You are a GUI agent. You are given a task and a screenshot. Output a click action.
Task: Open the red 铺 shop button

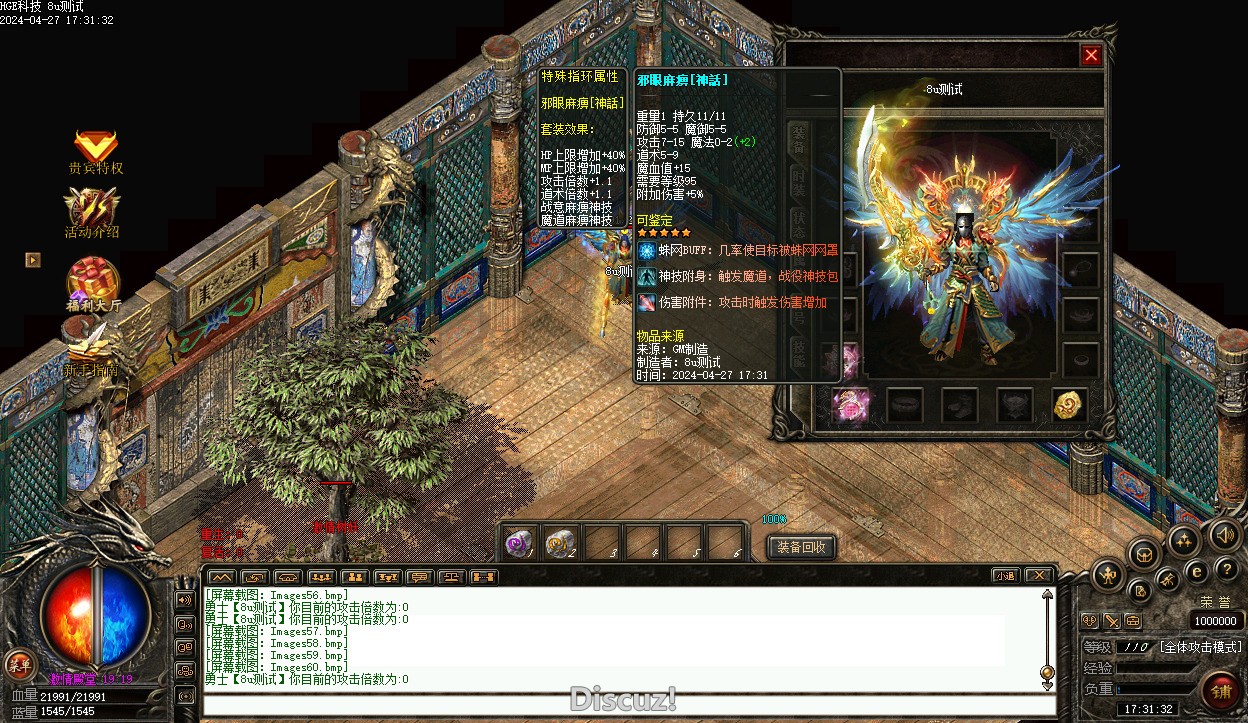1220,691
